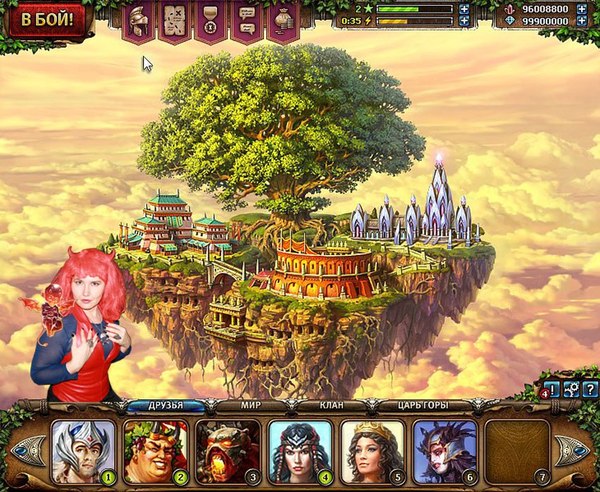Open the helmet hero banner

coord(138,19)
